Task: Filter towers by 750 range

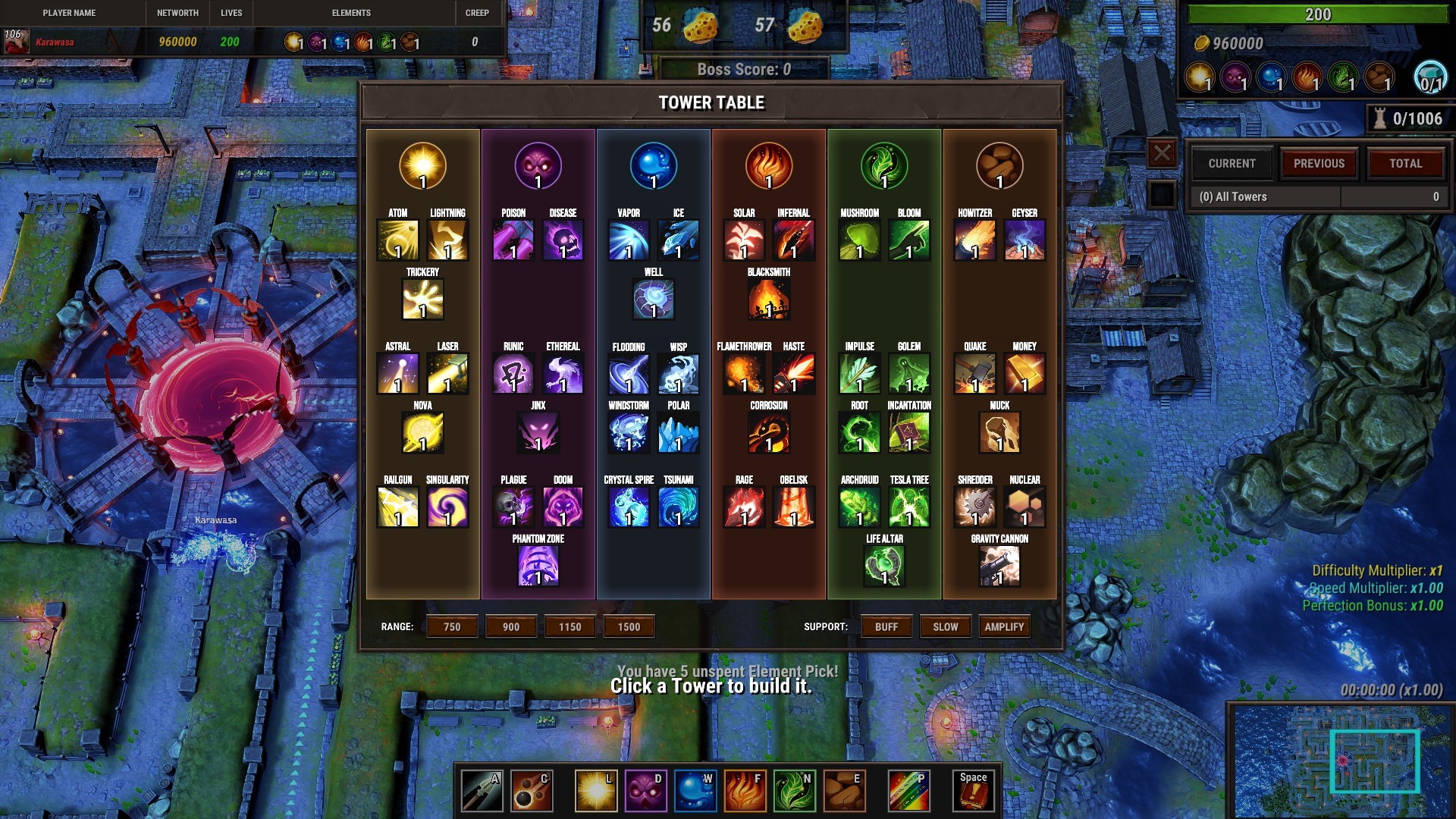Action: 451,626
